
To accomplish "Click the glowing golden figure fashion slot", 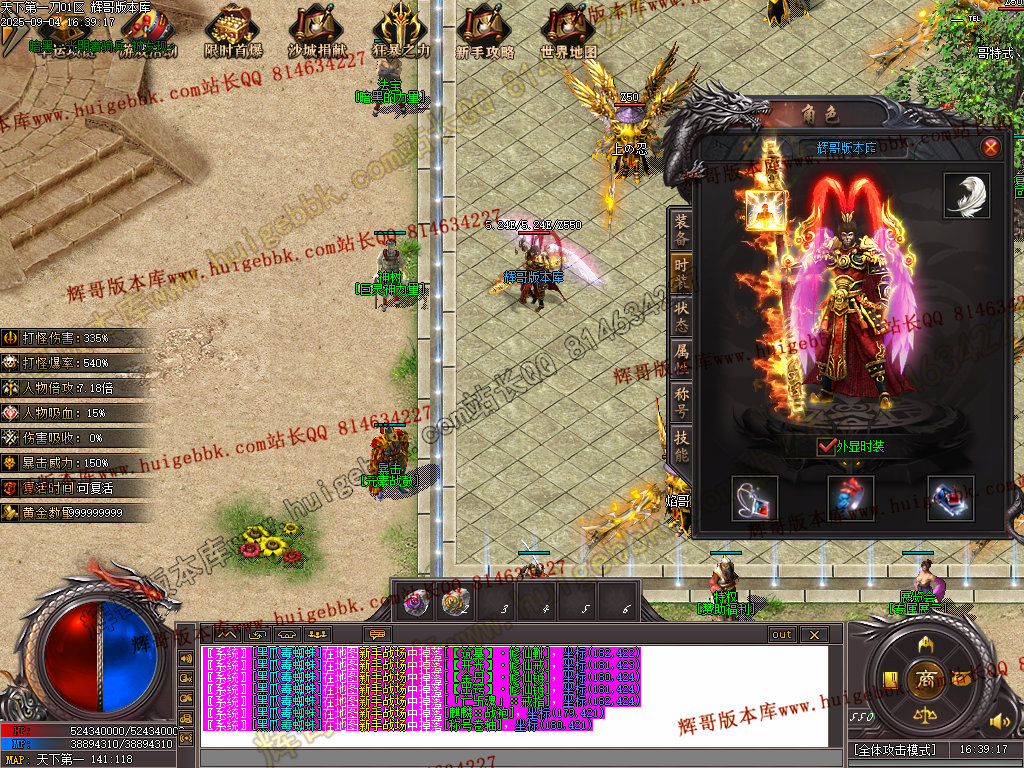I will (765, 210).
